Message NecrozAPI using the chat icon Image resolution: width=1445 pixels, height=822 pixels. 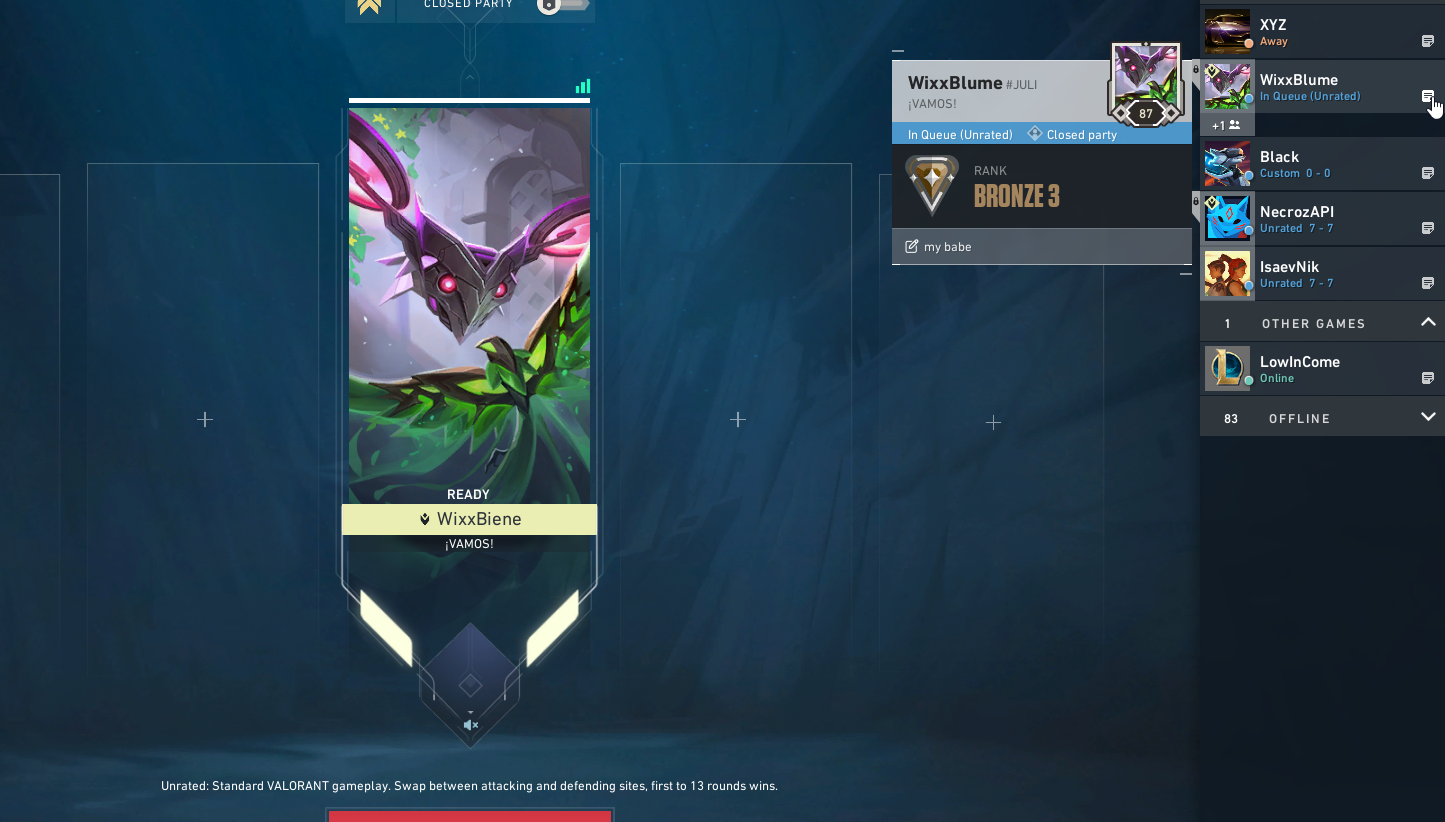pos(1428,229)
